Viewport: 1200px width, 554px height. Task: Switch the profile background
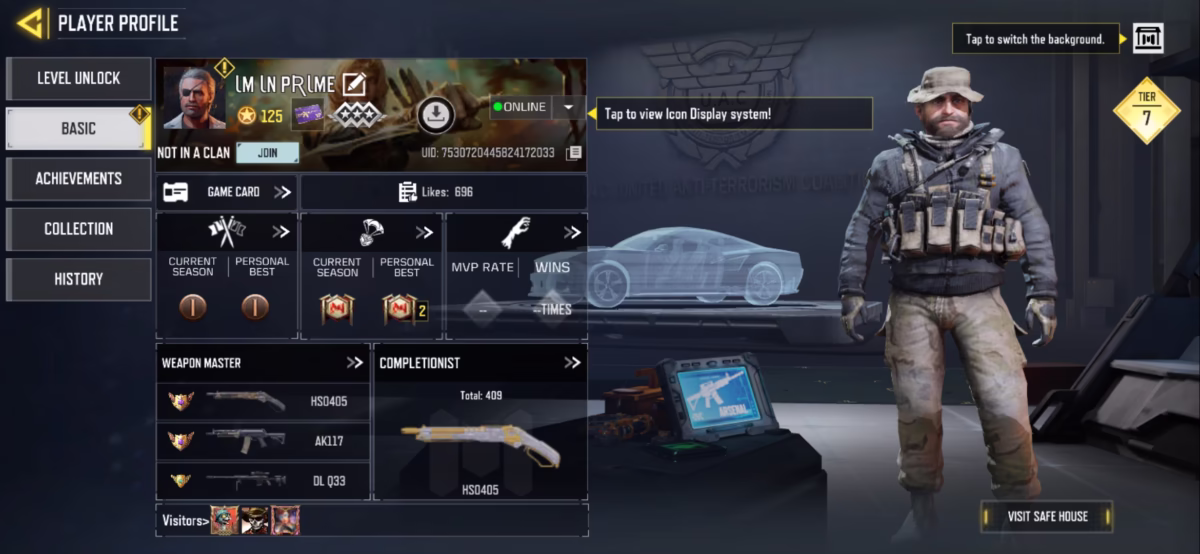[x=1147, y=39]
